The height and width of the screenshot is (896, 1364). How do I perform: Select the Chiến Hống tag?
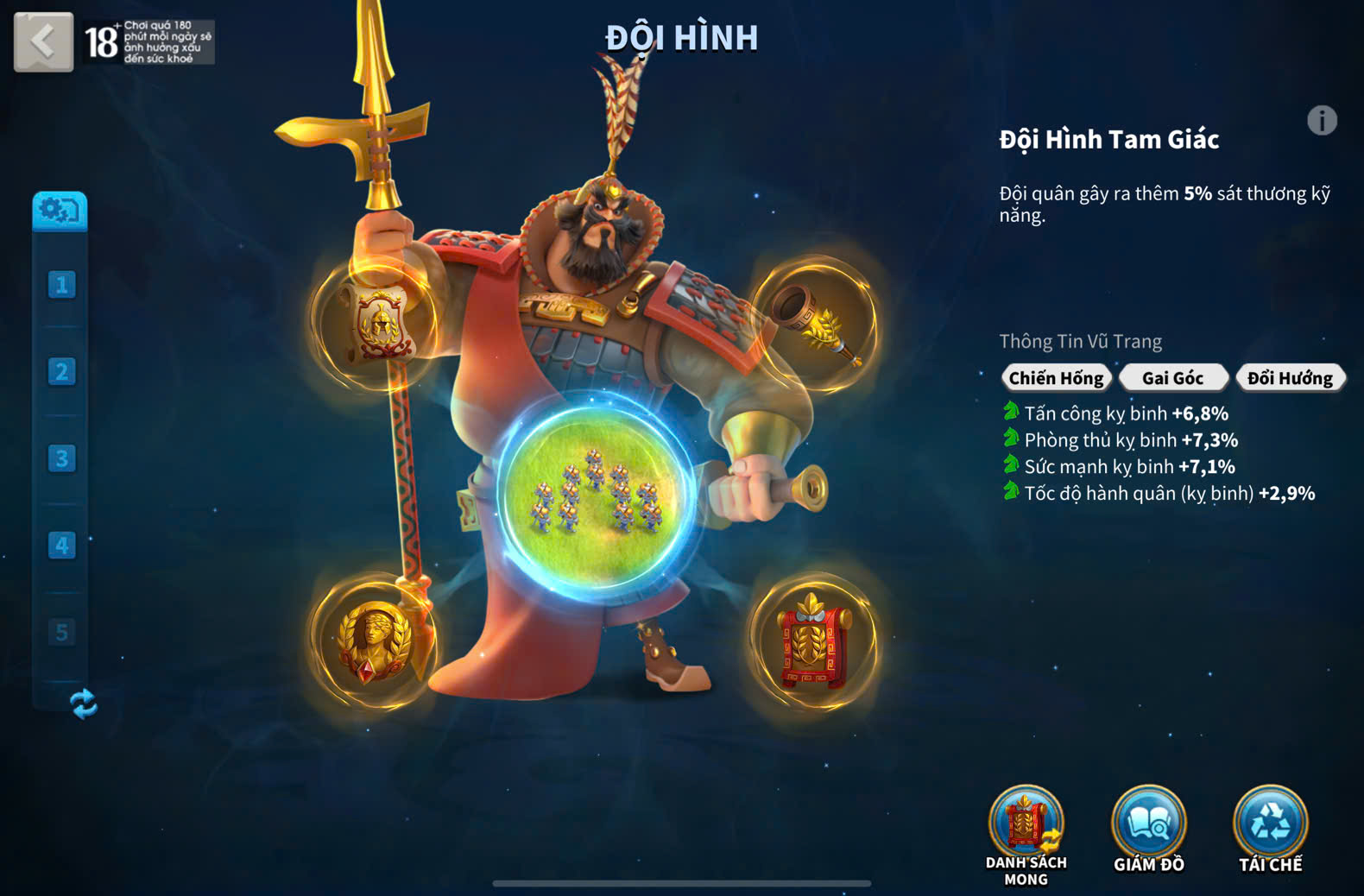1056,378
